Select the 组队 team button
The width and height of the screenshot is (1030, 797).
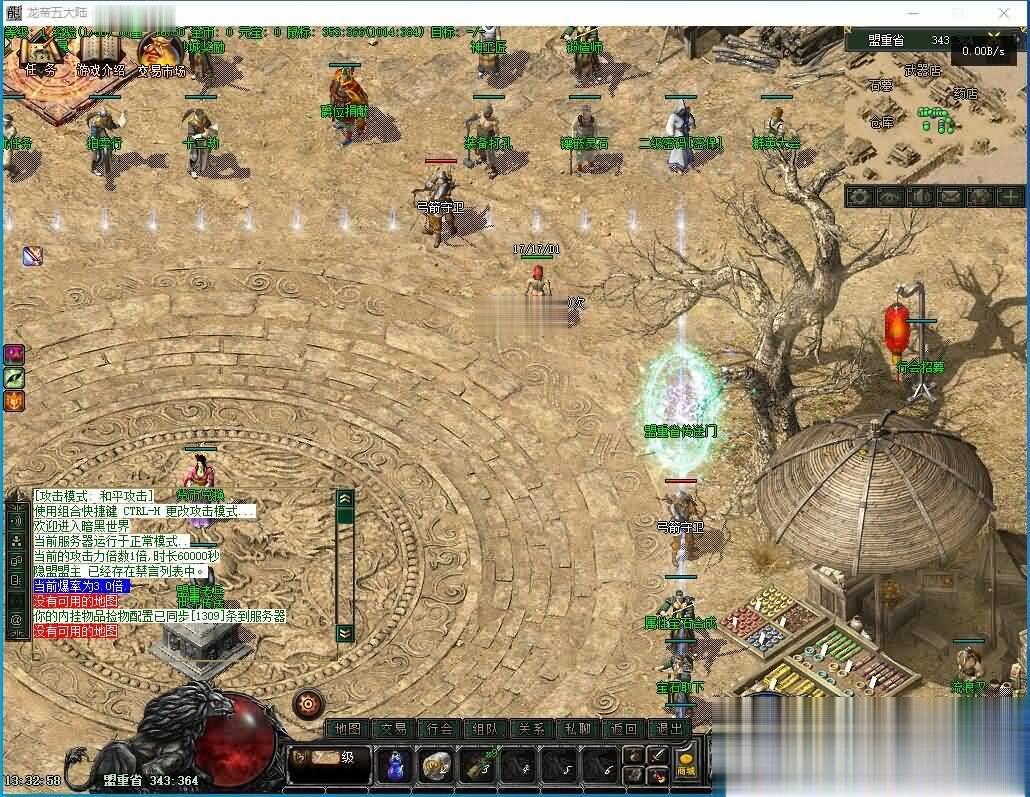486,729
